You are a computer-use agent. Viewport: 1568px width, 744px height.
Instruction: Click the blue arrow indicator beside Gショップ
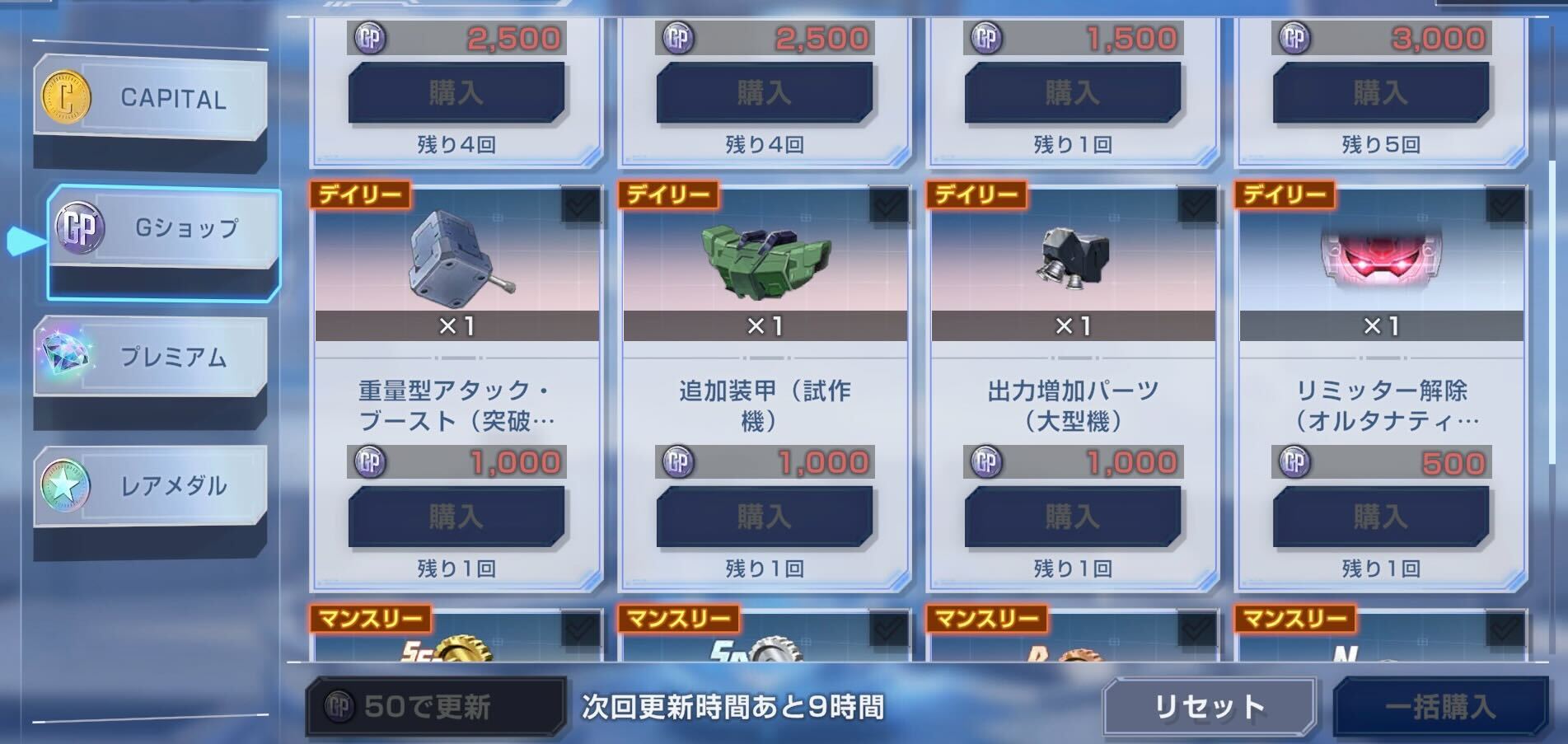click(x=25, y=242)
